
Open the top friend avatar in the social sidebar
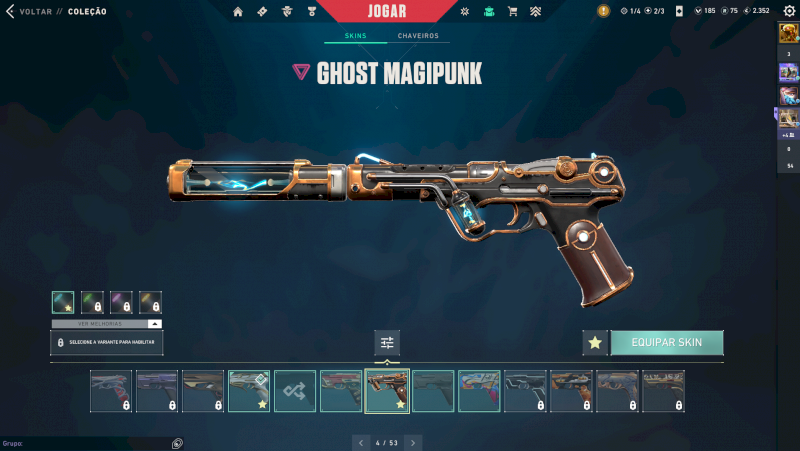tap(788, 33)
